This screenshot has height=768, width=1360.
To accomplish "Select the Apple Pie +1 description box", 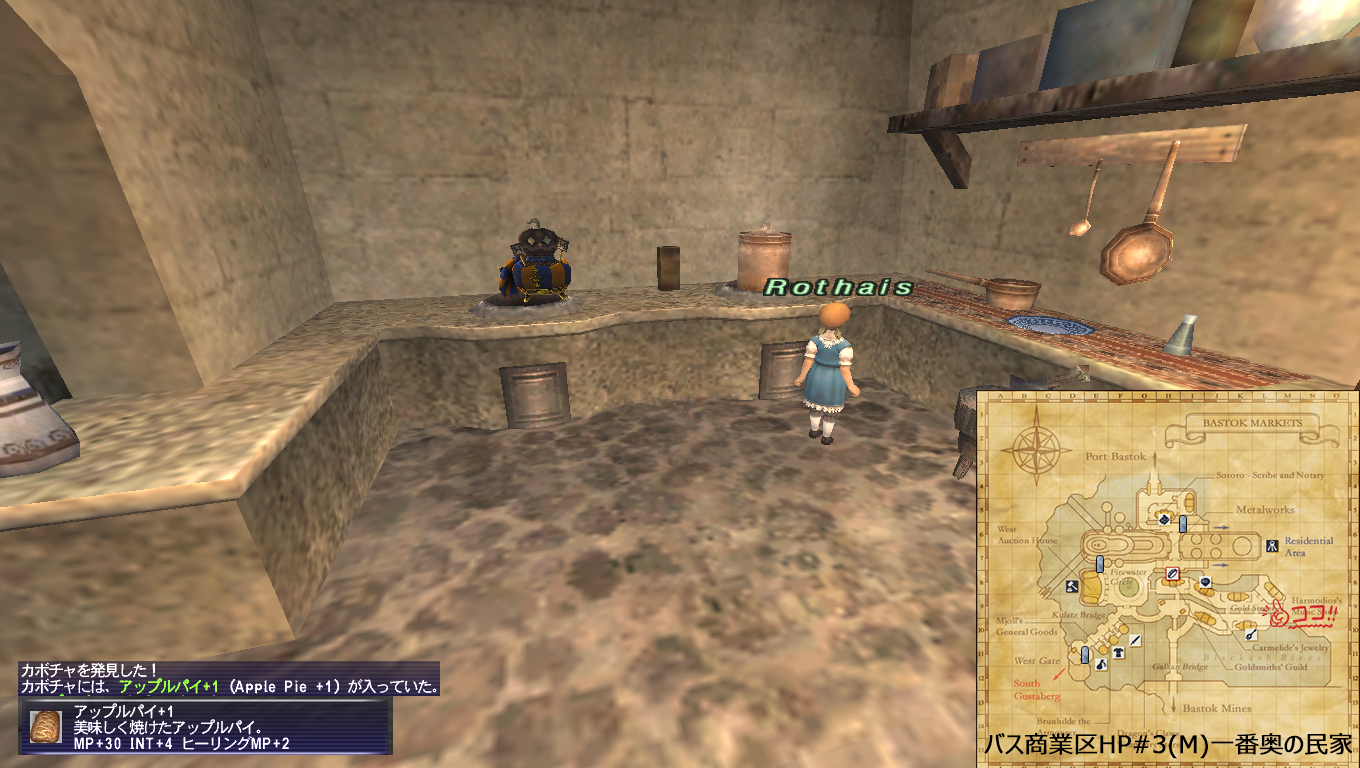I will [x=206, y=727].
